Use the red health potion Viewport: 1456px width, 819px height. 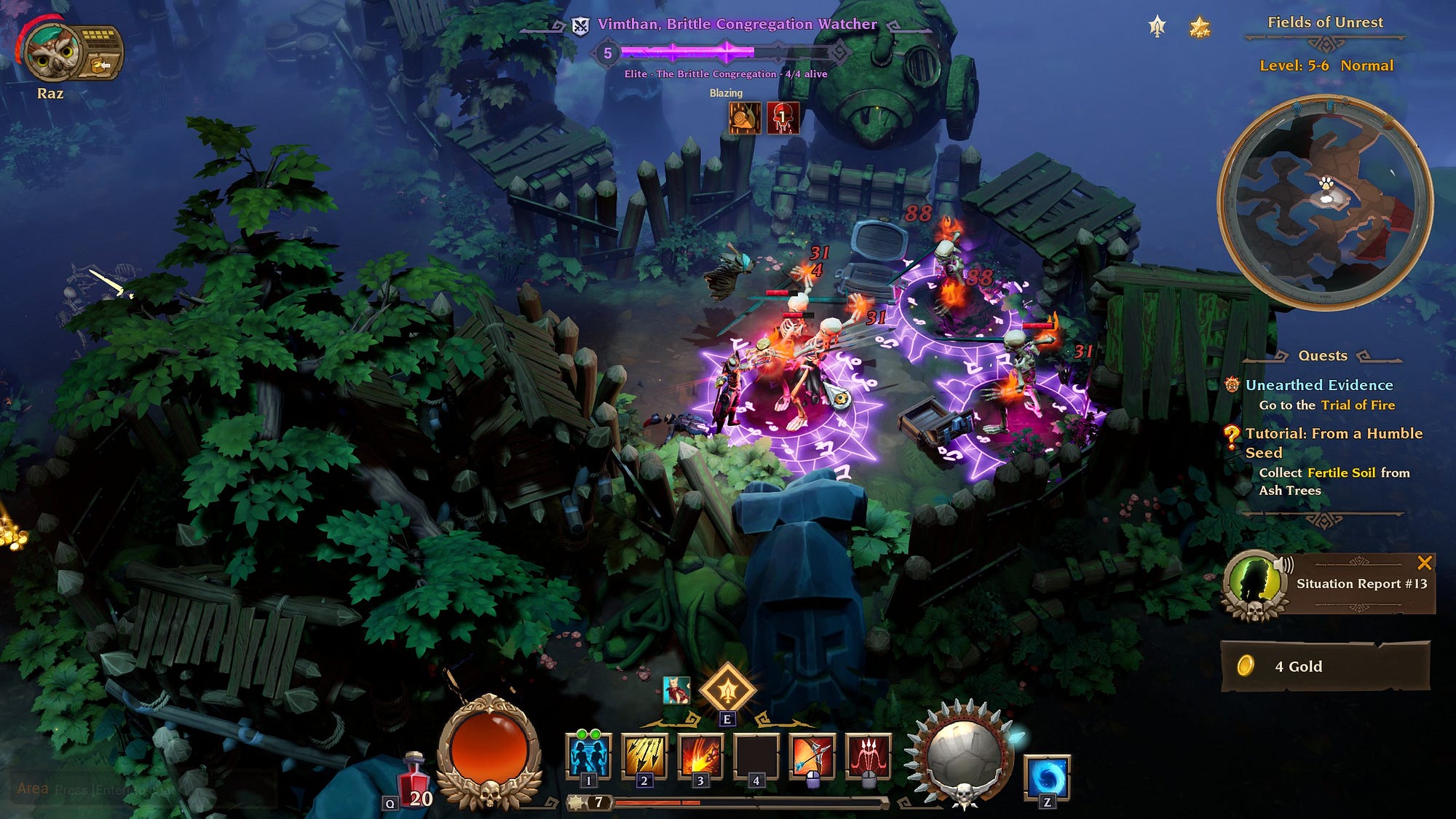point(414,778)
